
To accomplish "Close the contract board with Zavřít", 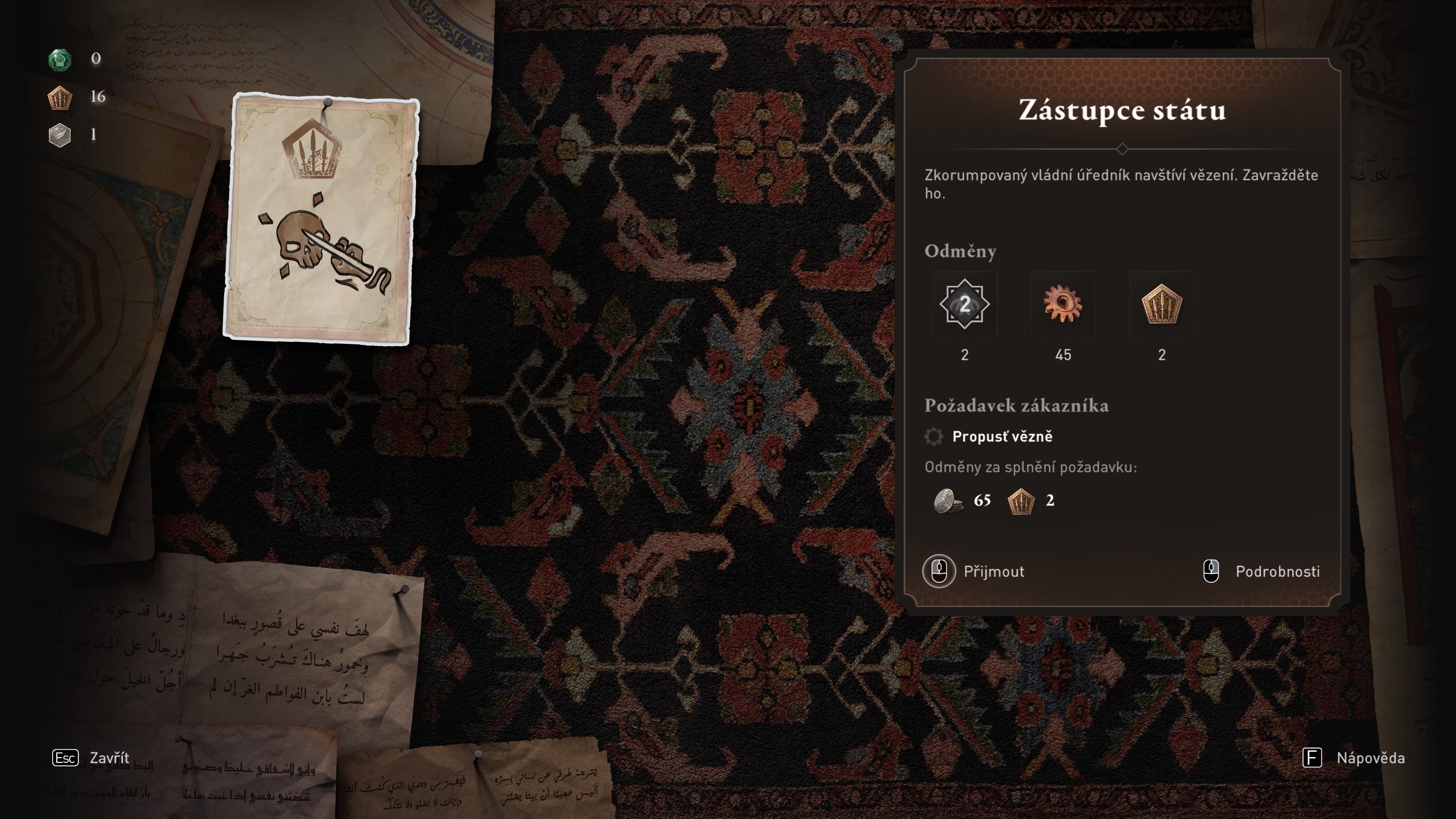I will pyautogui.click(x=91, y=758).
